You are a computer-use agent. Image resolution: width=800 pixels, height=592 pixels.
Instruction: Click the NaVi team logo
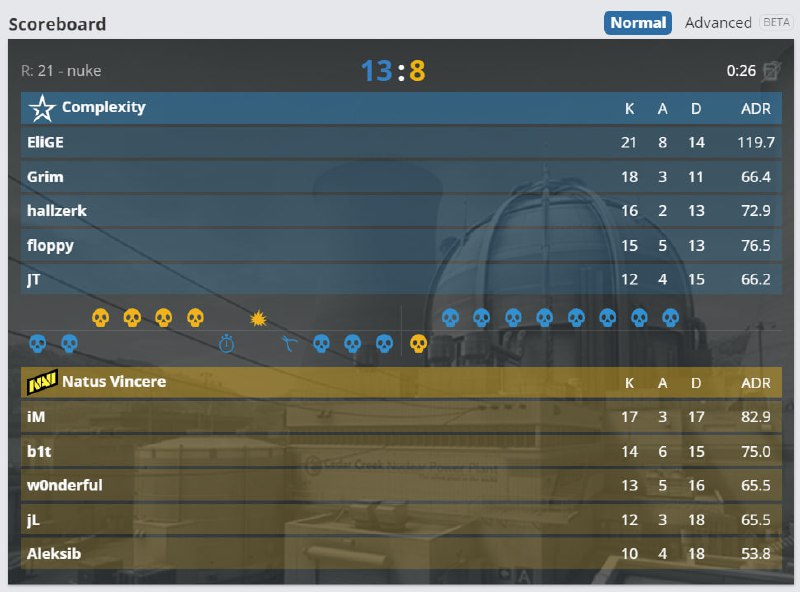(42, 382)
